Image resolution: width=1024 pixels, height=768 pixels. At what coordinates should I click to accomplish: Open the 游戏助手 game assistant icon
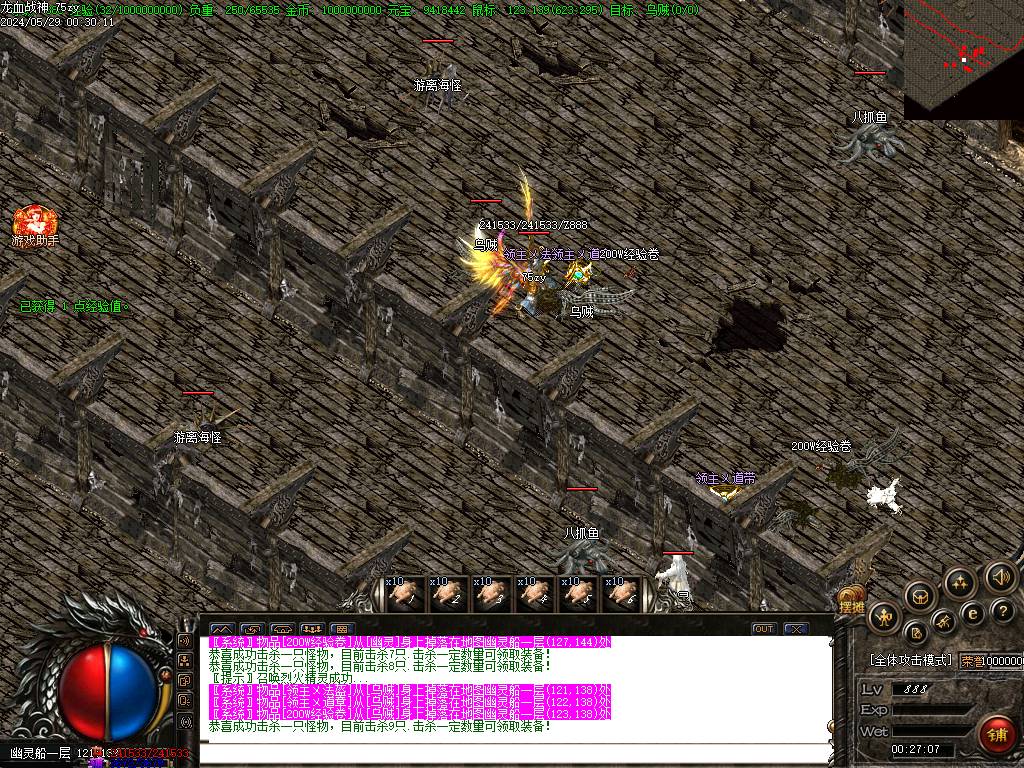tap(35, 222)
